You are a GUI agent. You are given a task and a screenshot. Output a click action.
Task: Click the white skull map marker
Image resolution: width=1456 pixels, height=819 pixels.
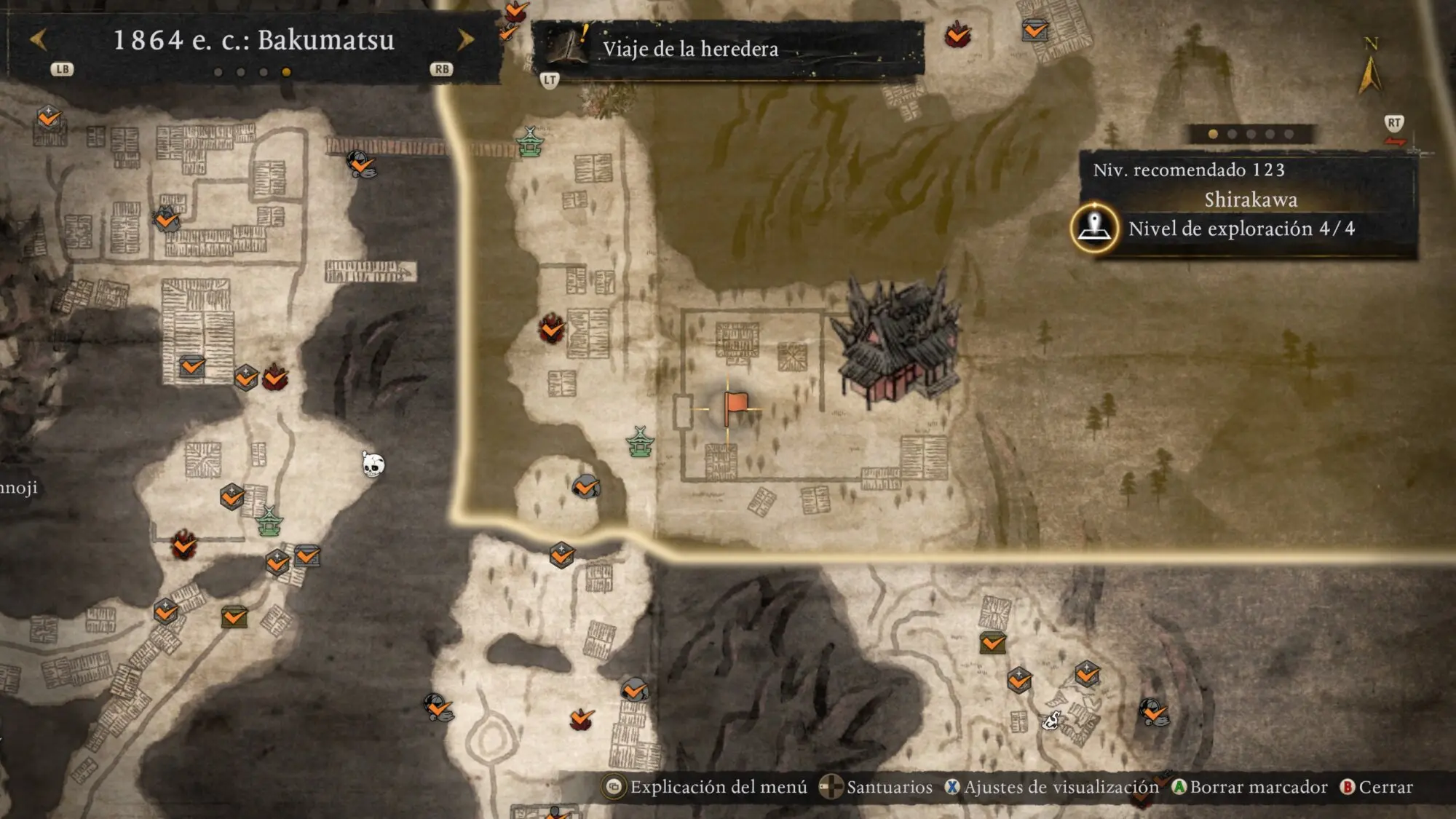pyautogui.click(x=373, y=464)
